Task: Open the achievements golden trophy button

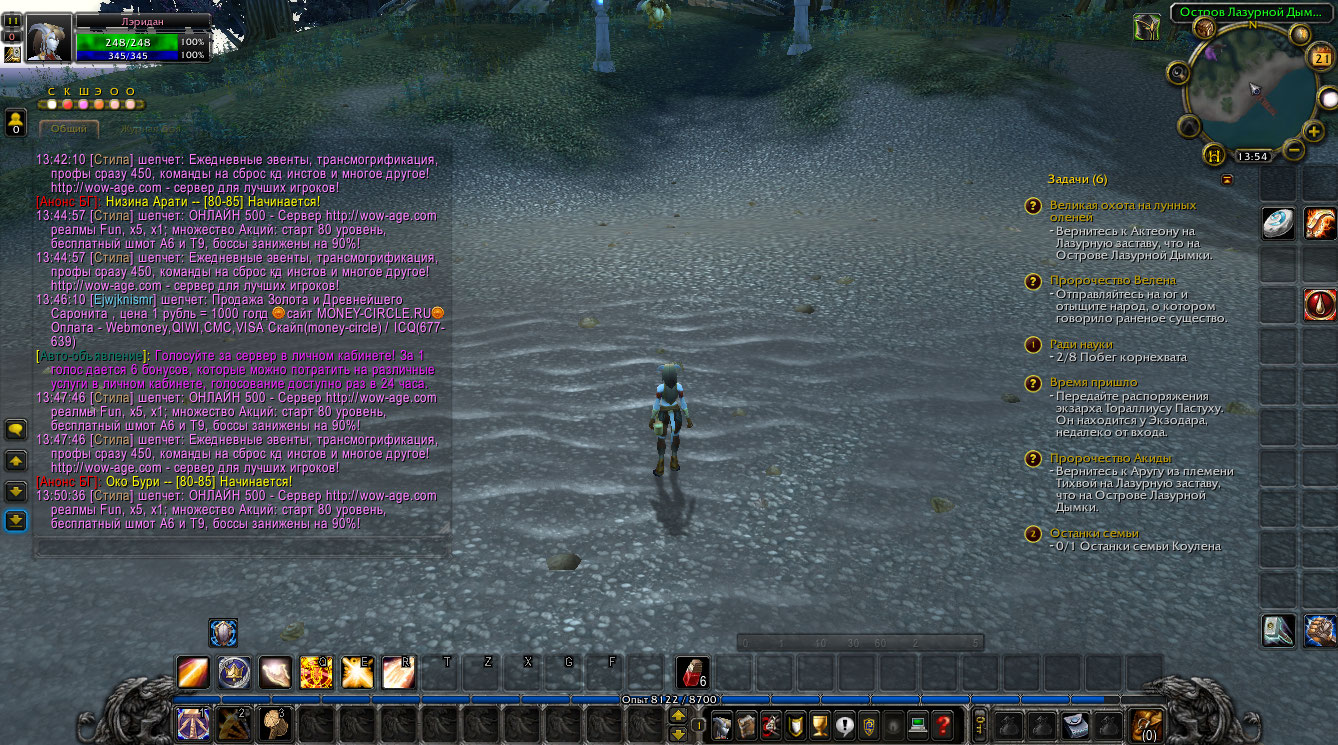Action: 819,725
